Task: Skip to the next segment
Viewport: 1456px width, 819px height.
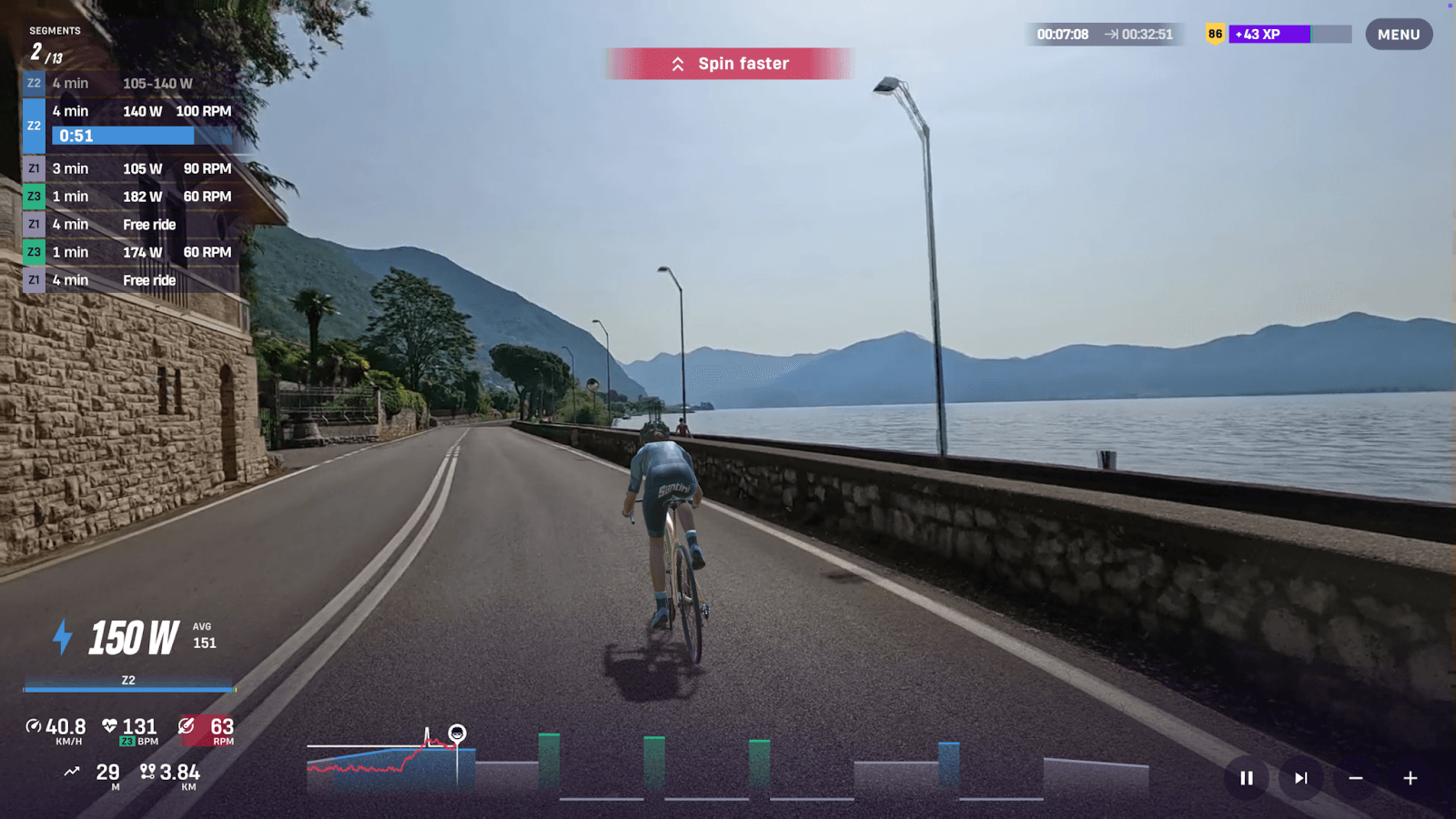Action: 1300,778
